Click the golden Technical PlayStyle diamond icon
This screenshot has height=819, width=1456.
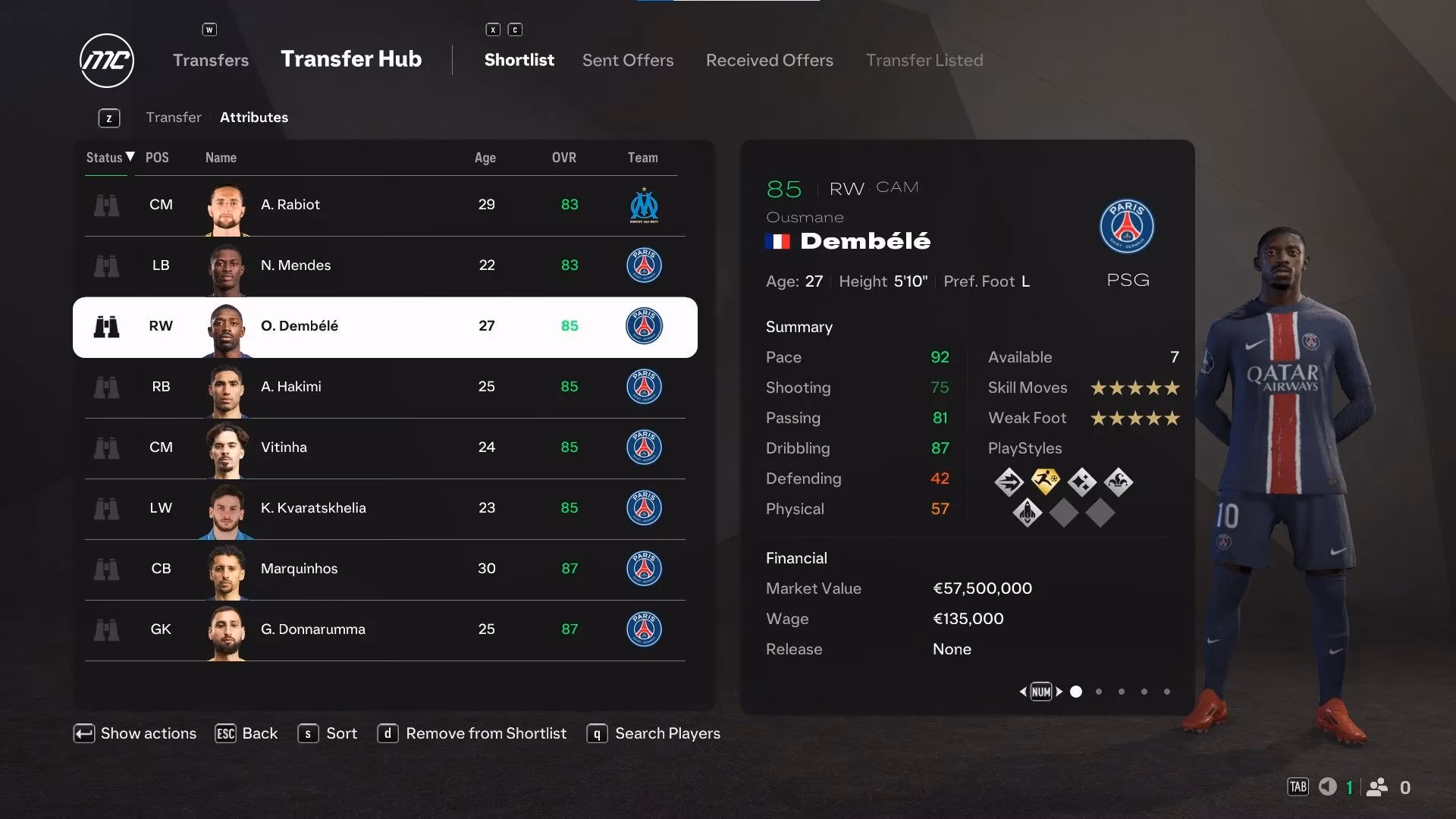click(1044, 481)
